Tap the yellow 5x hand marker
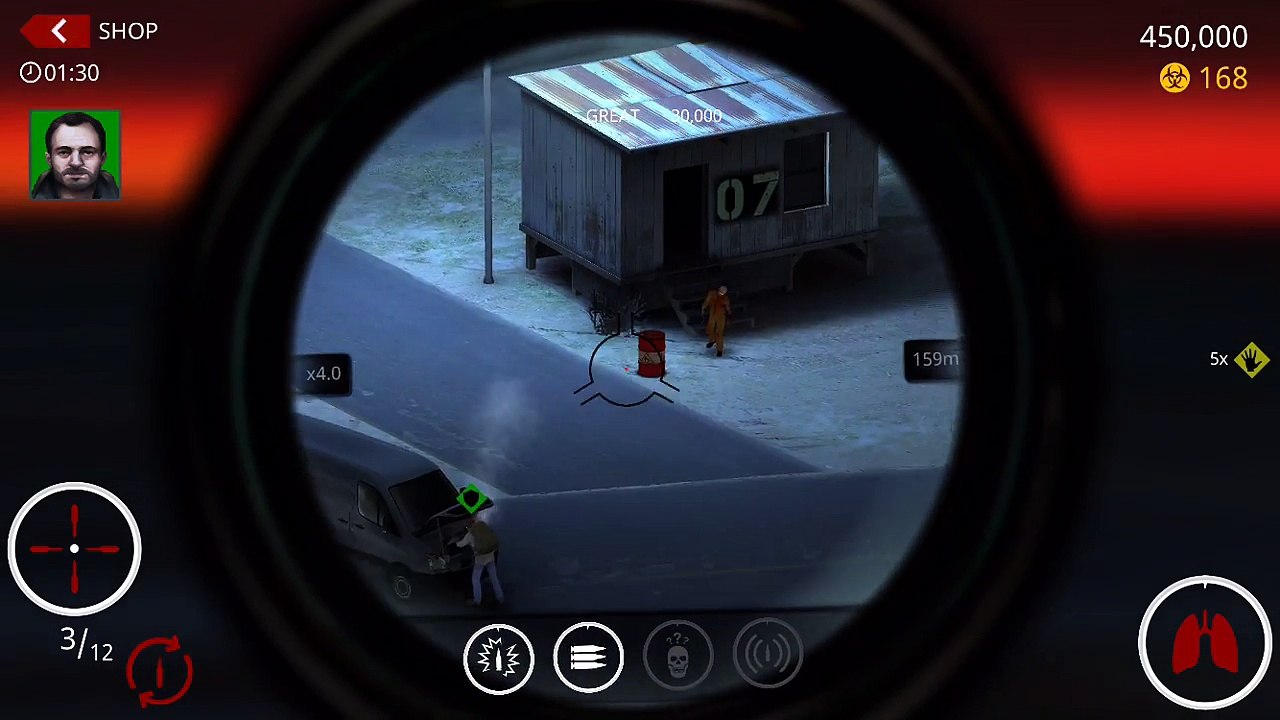This screenshot has width=1280, height=720. click(x=1250, y=359)
